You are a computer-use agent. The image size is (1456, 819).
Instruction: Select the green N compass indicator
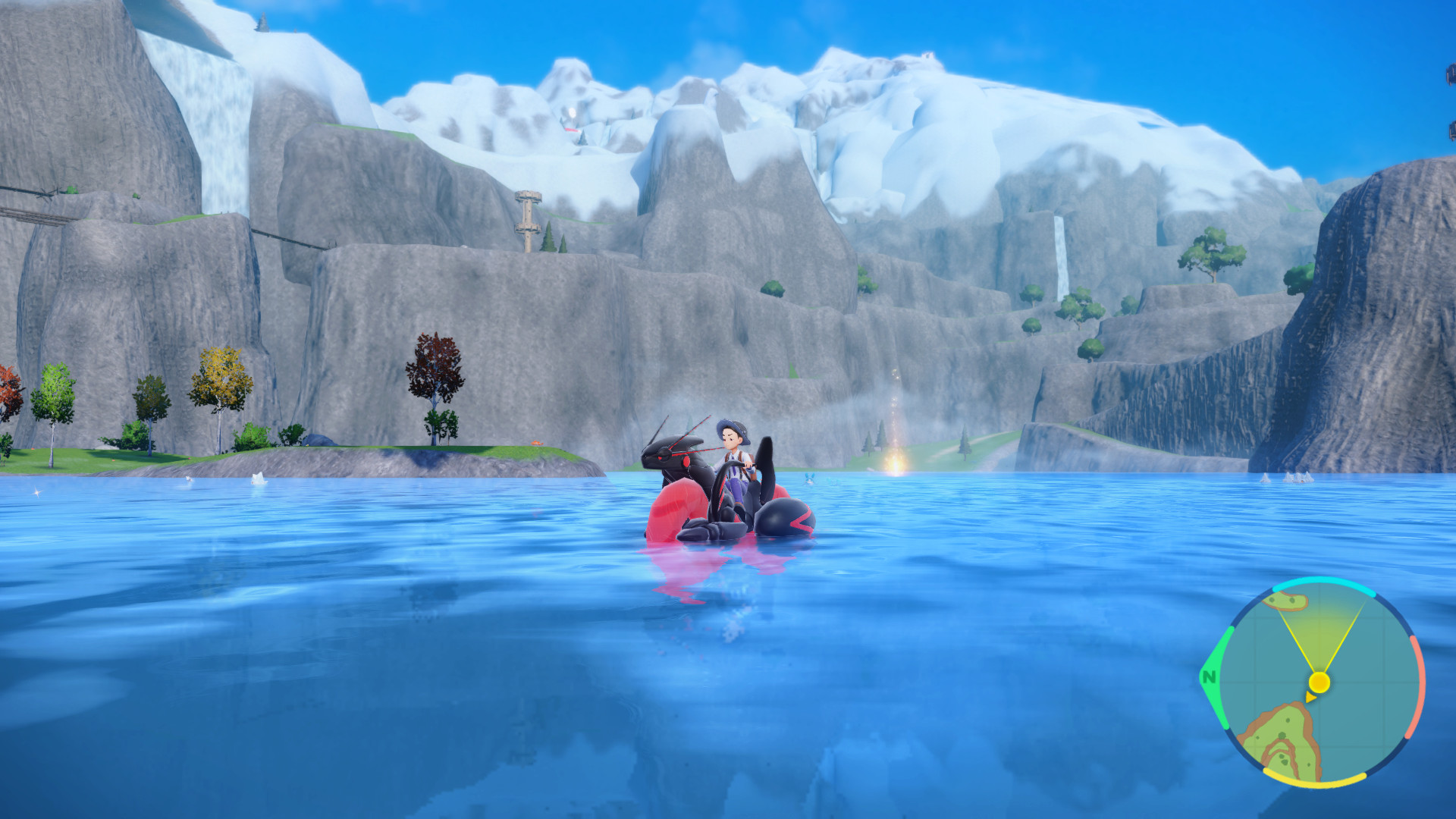1209,676
